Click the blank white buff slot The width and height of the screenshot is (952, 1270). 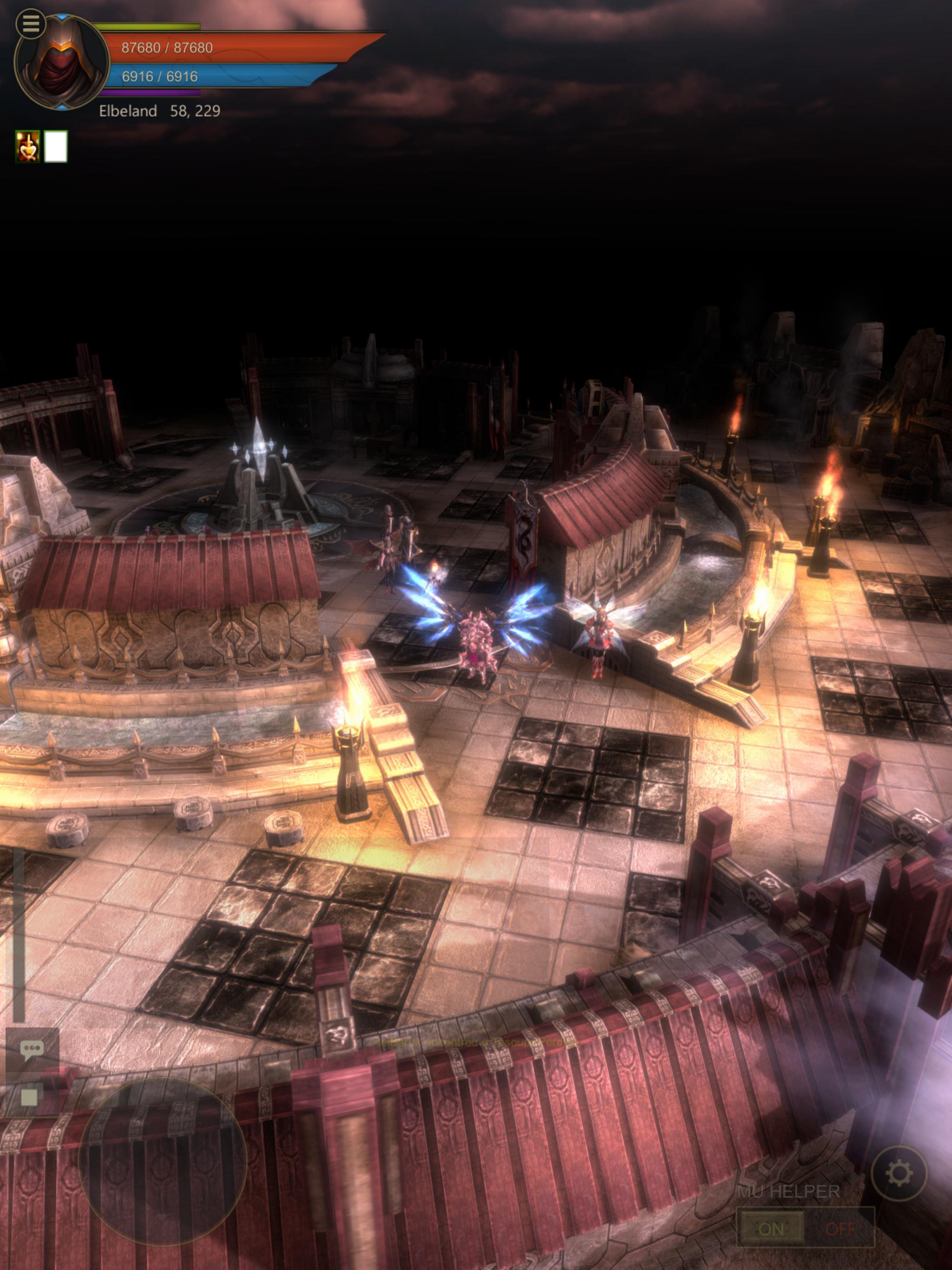click(56, 146)
